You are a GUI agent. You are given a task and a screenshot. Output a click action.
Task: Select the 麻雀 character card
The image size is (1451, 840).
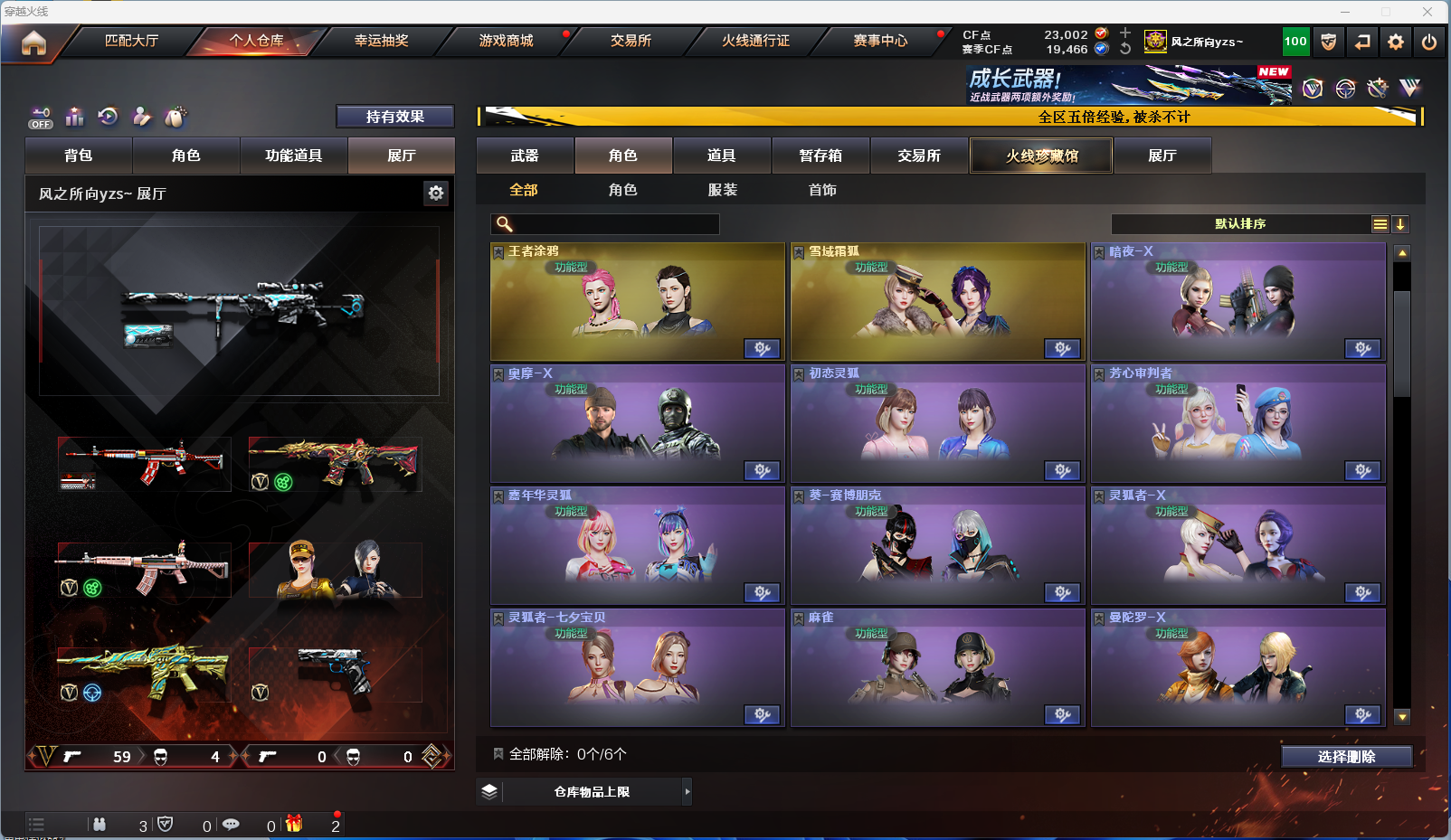[x=937, y=668]
